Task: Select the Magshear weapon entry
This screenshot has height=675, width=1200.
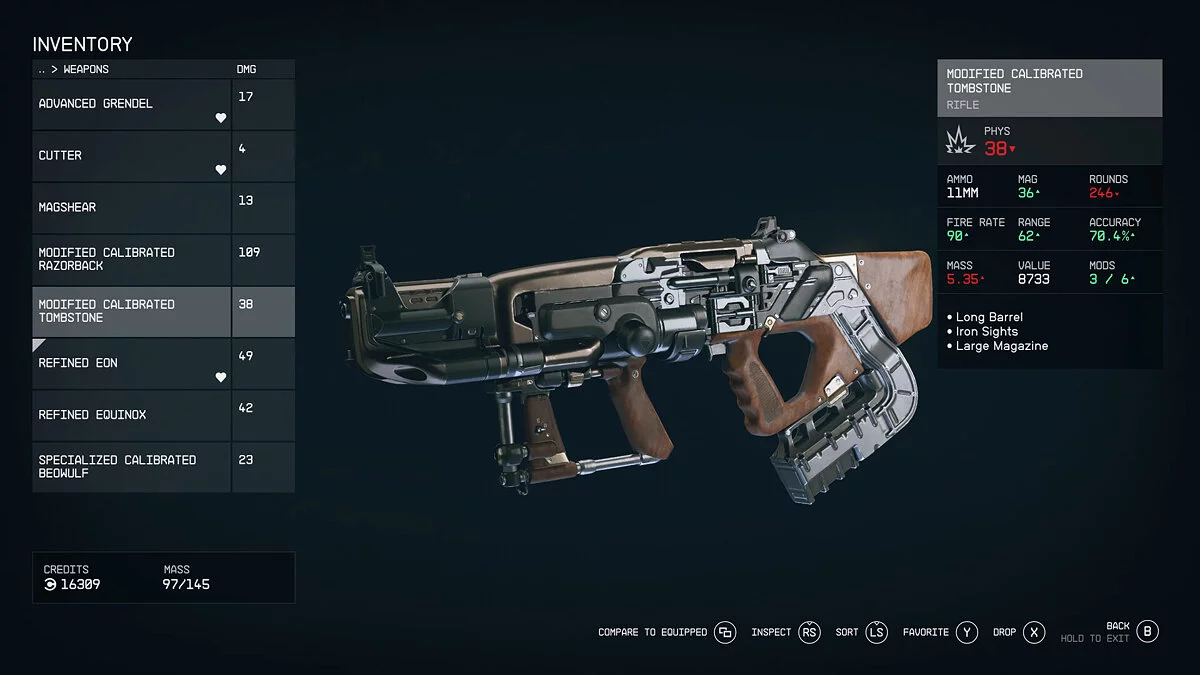Action: tap(131, 207)
